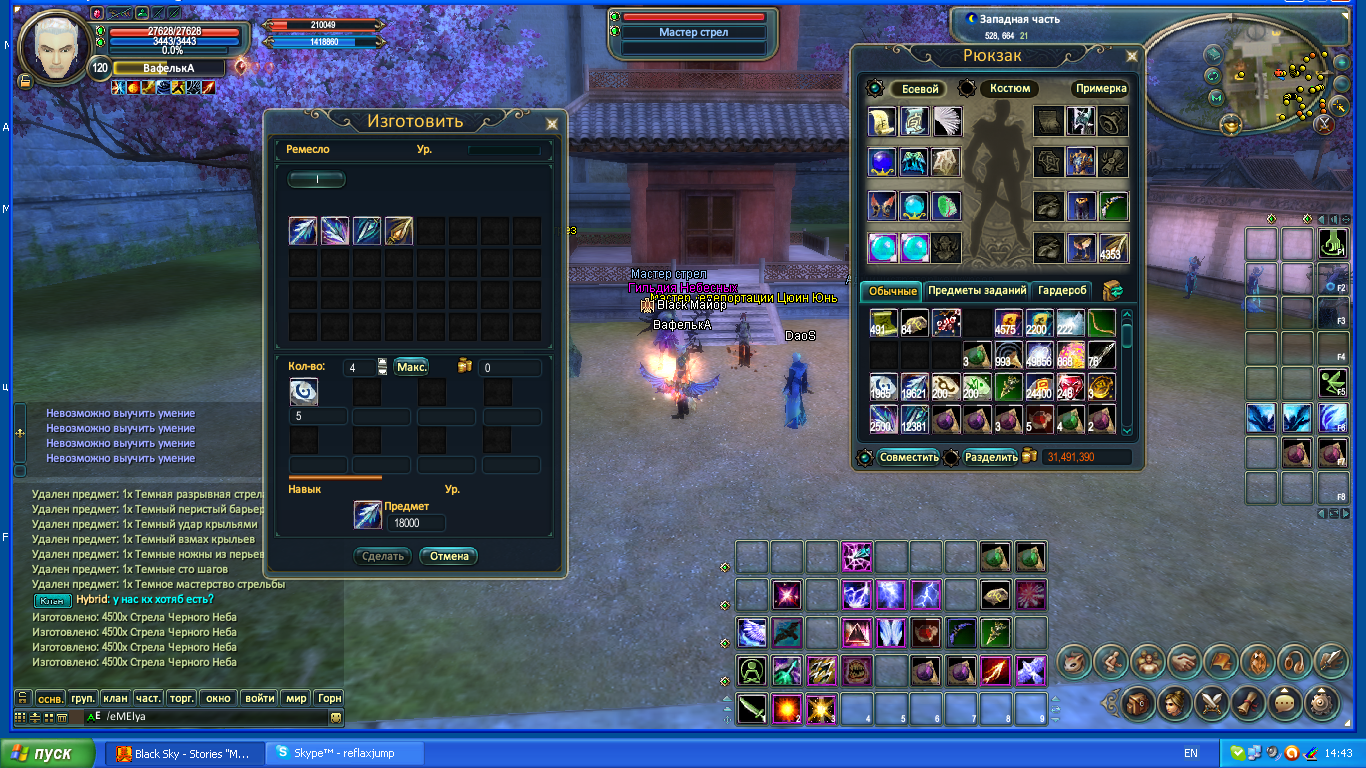Choose the Боевой equipment view
The image size is (1366, 768).
(x=919, y=89)
